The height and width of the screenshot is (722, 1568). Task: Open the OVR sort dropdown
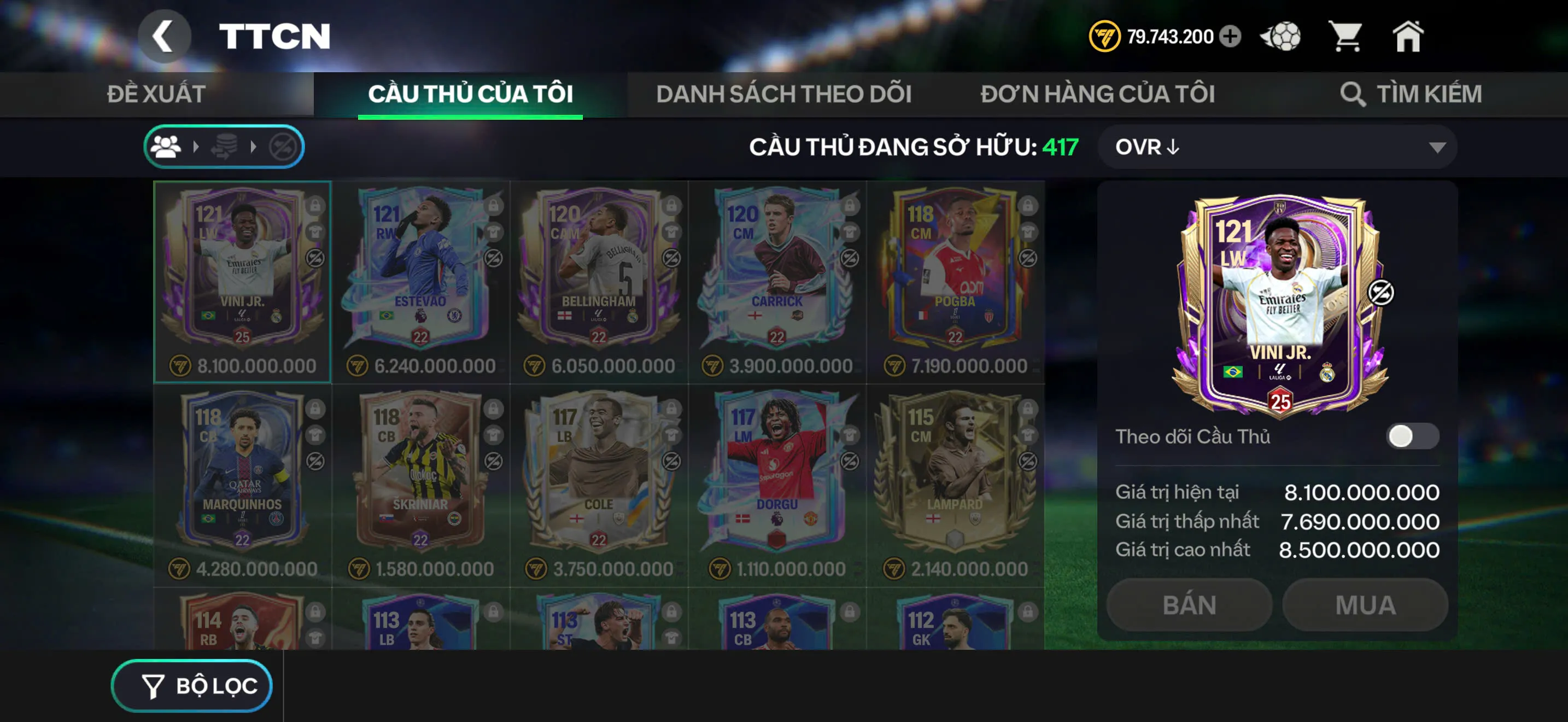(x=1278, y=146)
